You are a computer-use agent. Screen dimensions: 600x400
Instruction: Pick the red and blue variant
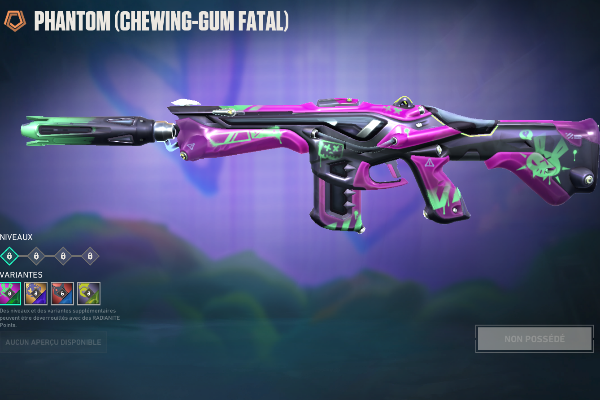click(x=63, y=293)
